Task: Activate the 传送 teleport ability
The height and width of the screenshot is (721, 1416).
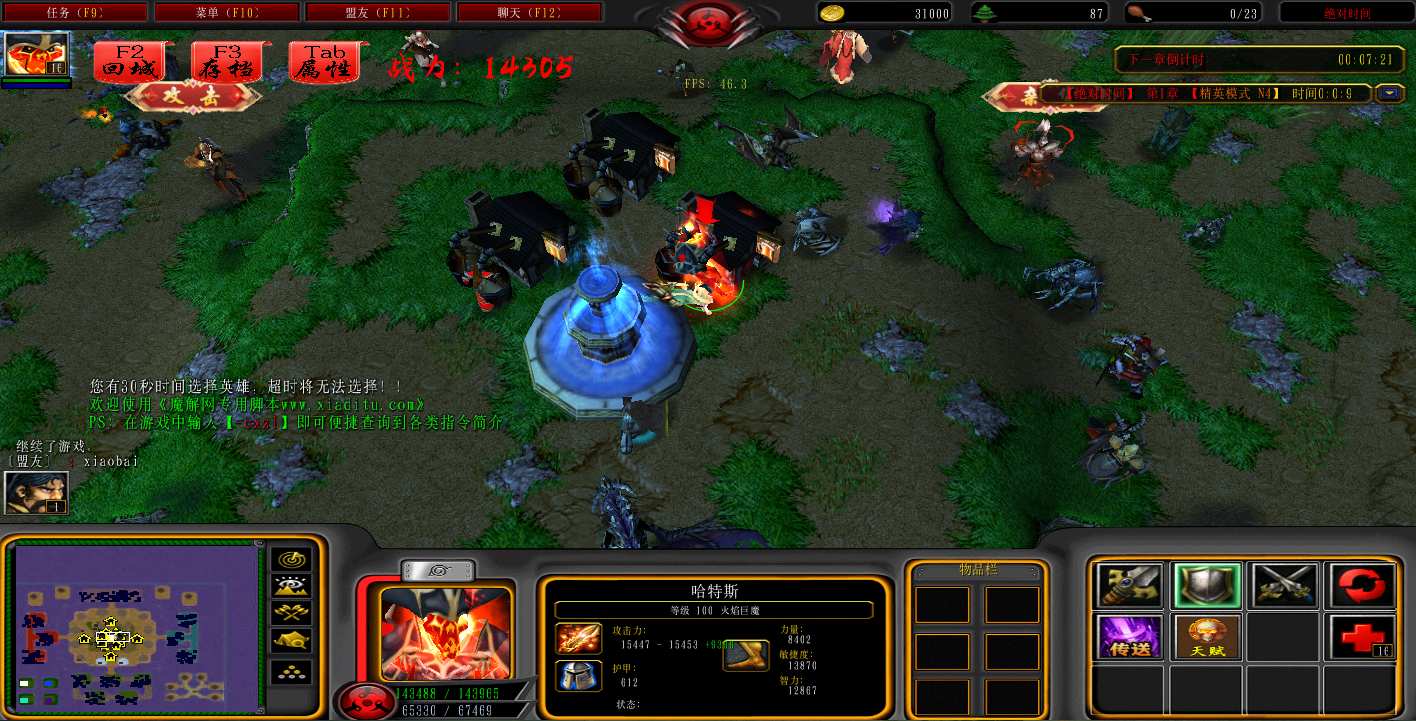Action: coord(1130,637)
